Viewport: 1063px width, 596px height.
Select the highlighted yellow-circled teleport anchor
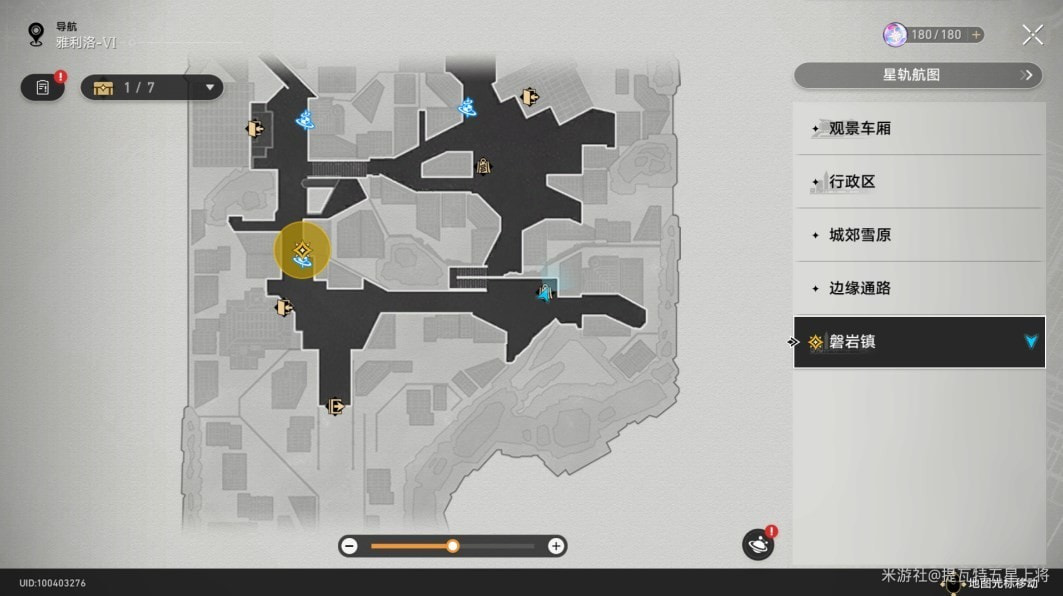click(302, 251)
